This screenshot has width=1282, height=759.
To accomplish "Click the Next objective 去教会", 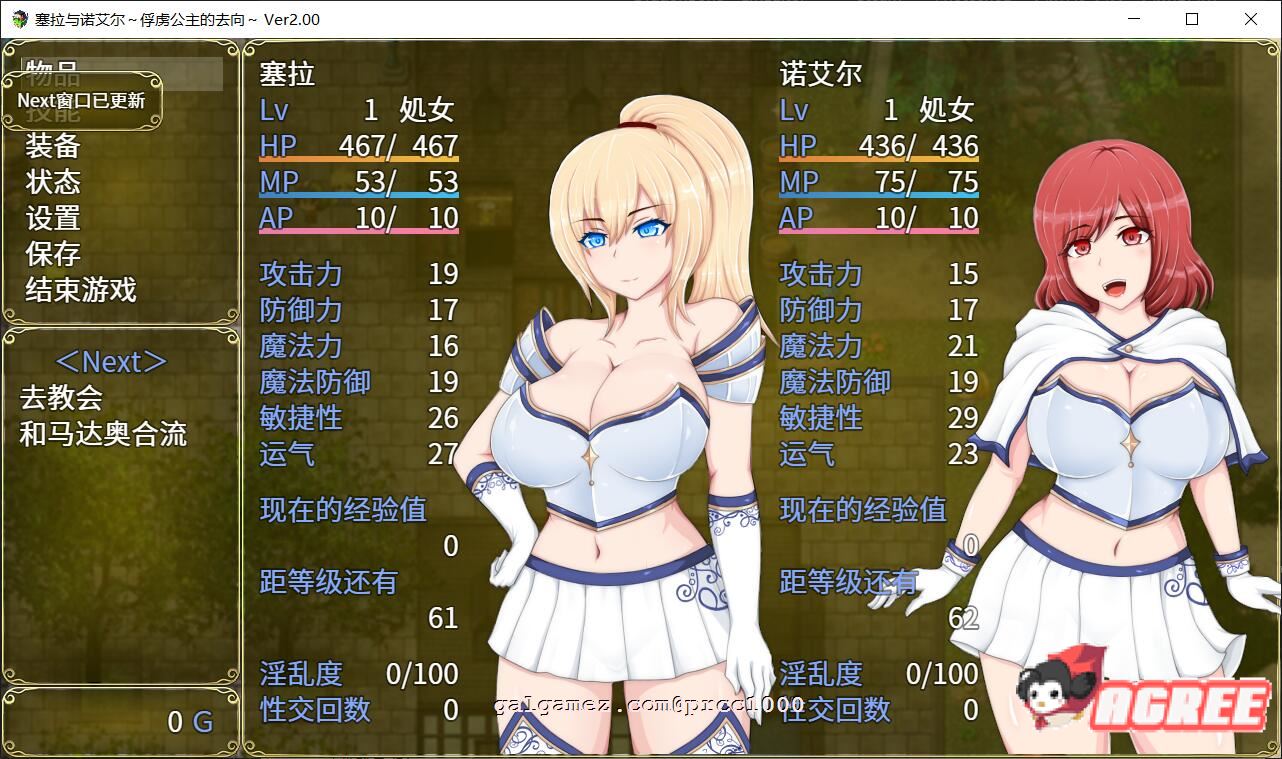I will 62,397.
